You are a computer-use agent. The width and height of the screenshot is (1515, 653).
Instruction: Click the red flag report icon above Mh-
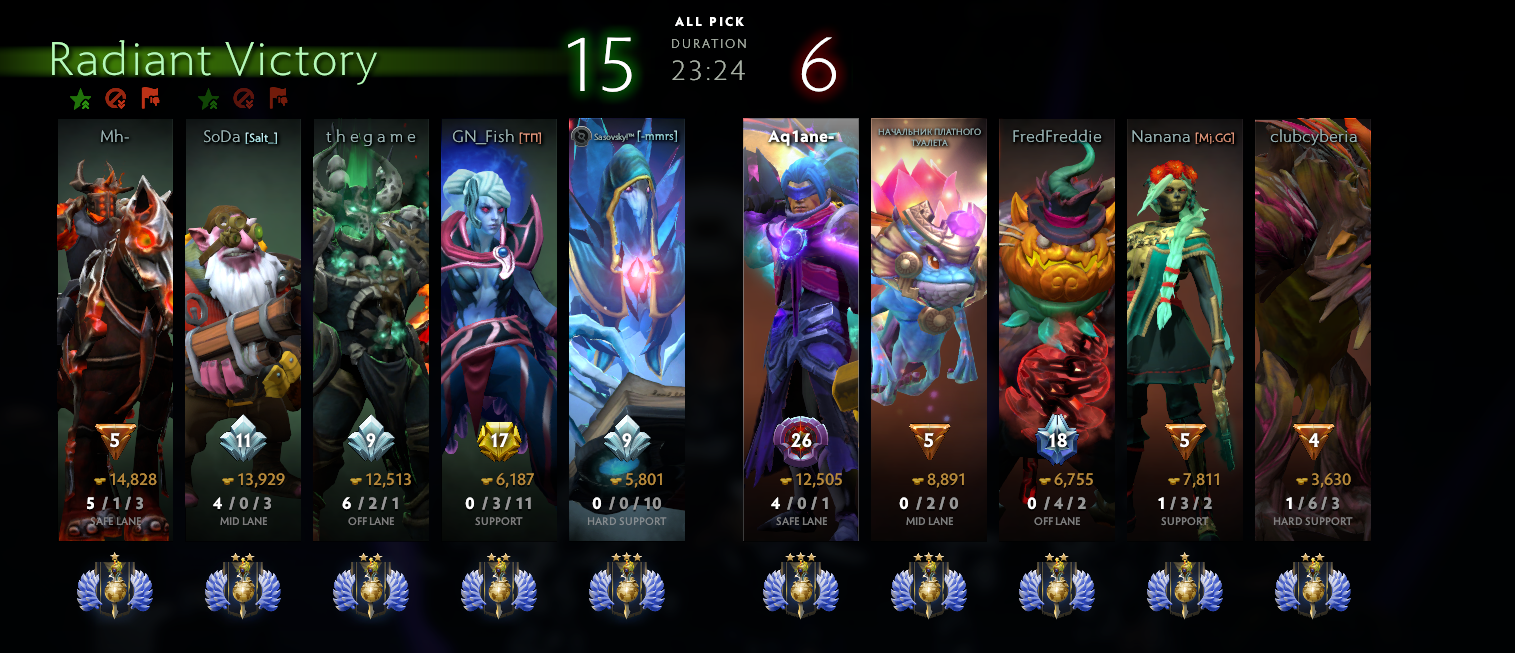[x=150, y=98]
